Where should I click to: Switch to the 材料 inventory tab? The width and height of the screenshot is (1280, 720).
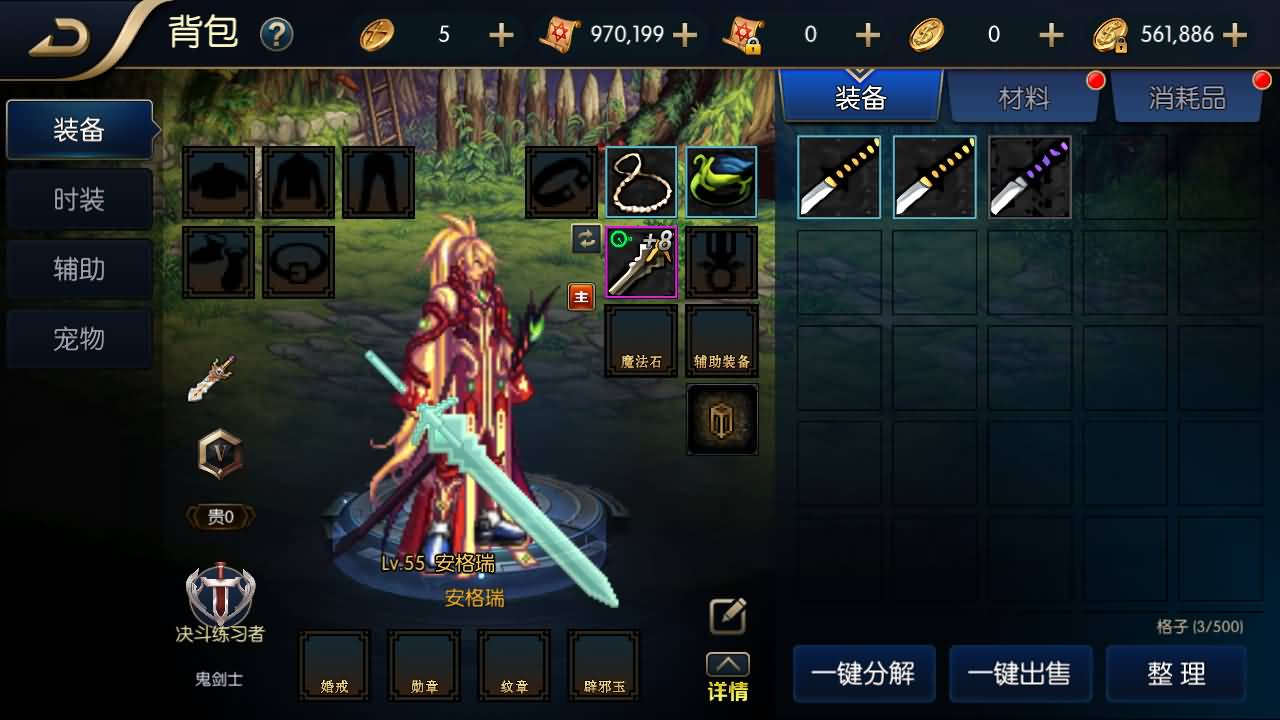click(x=1024, y=96)
